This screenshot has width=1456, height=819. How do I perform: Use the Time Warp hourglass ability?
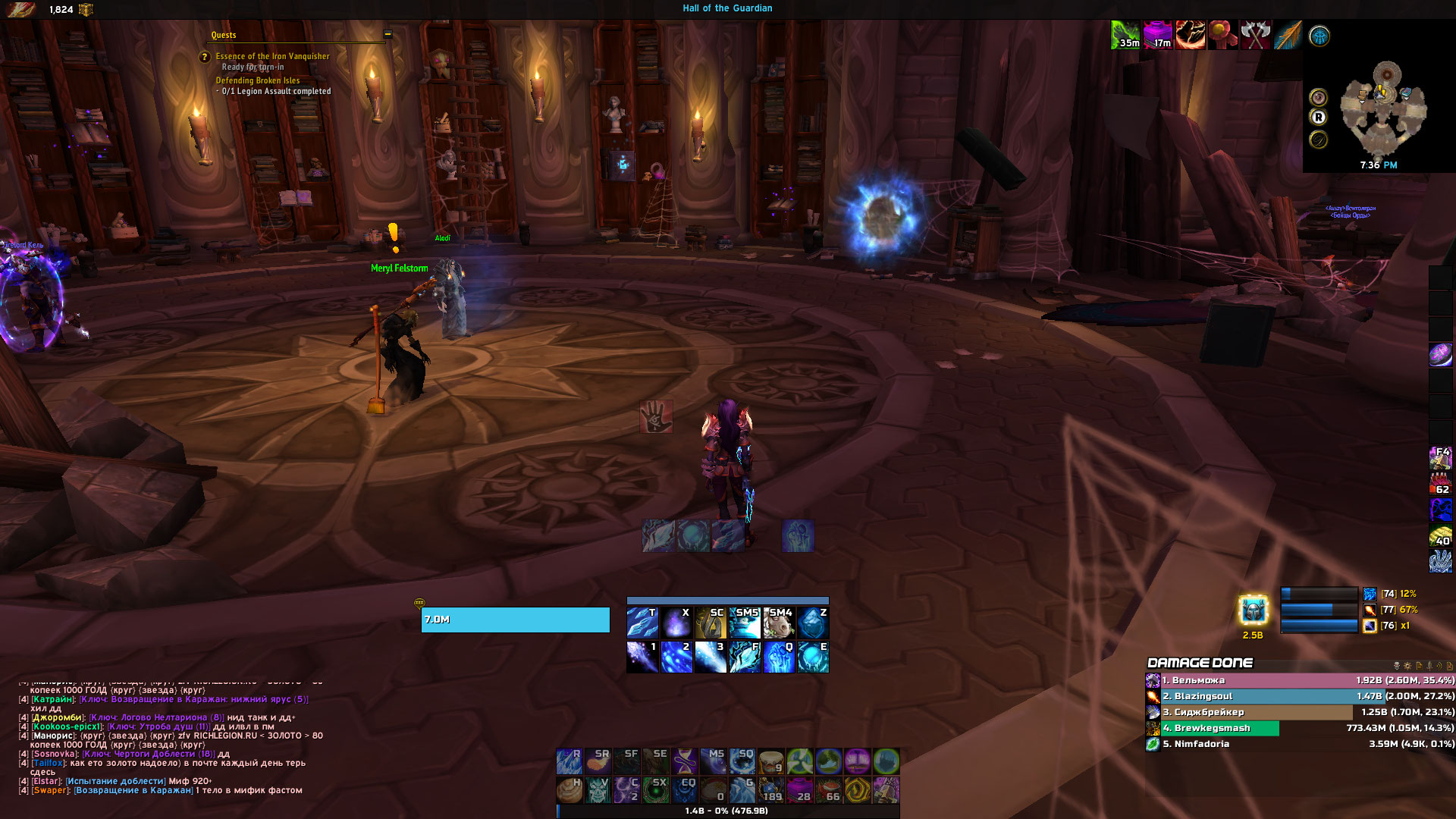[x=684, y=761]
